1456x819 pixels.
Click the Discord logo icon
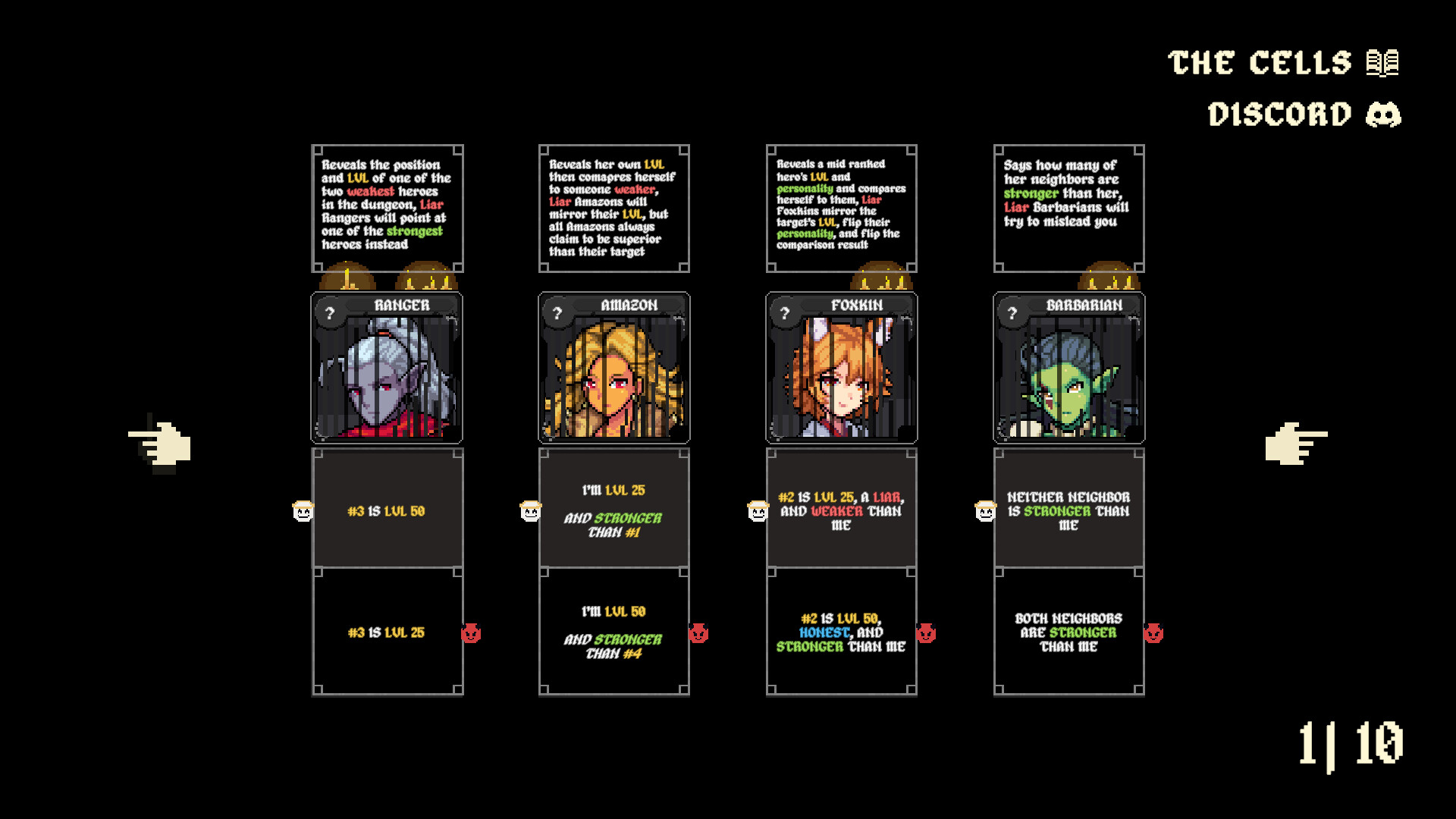tap(1385, 114)
